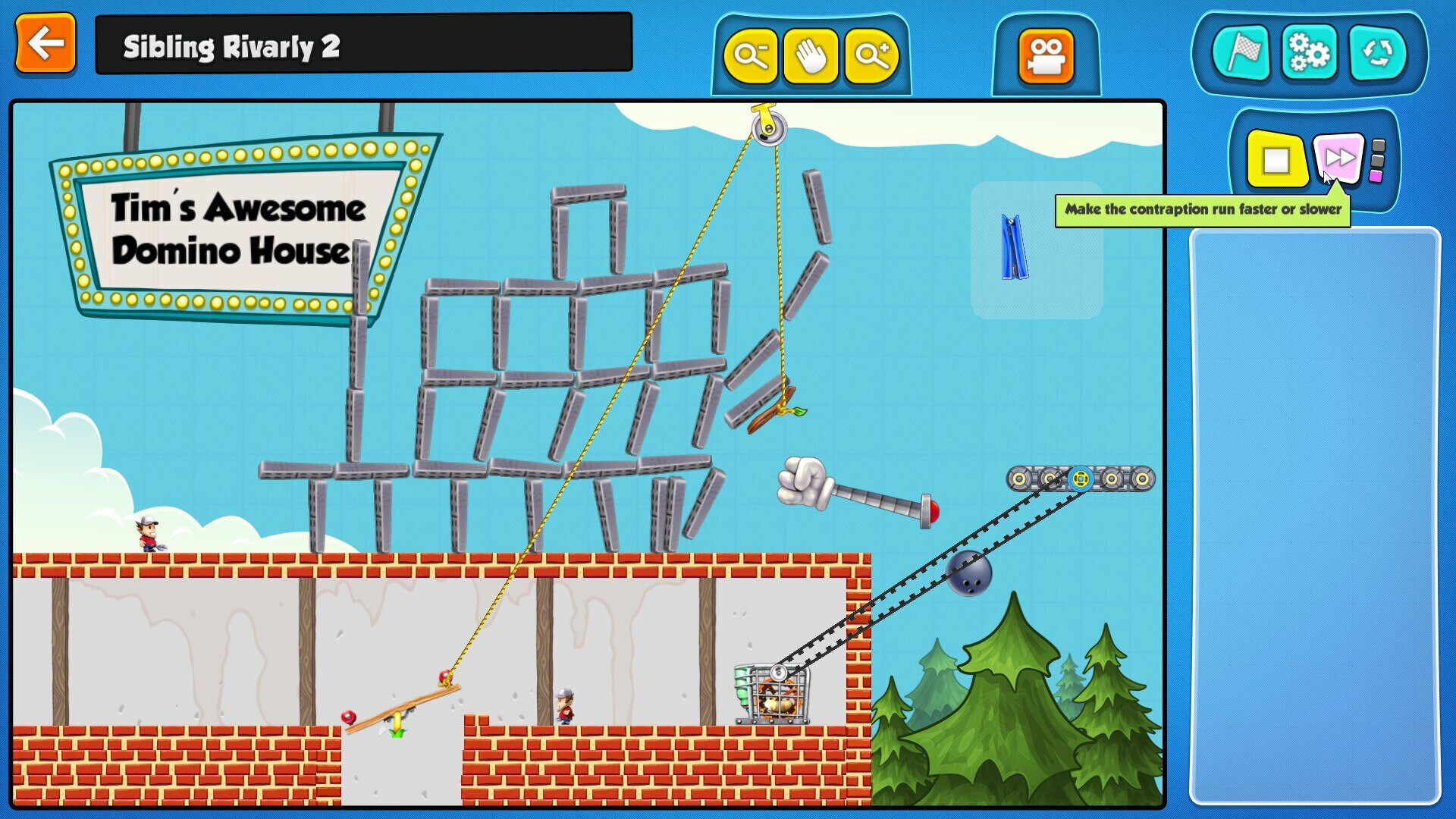
Task: Click the conveyor belt mechanism
Action: click(1081, 479)
